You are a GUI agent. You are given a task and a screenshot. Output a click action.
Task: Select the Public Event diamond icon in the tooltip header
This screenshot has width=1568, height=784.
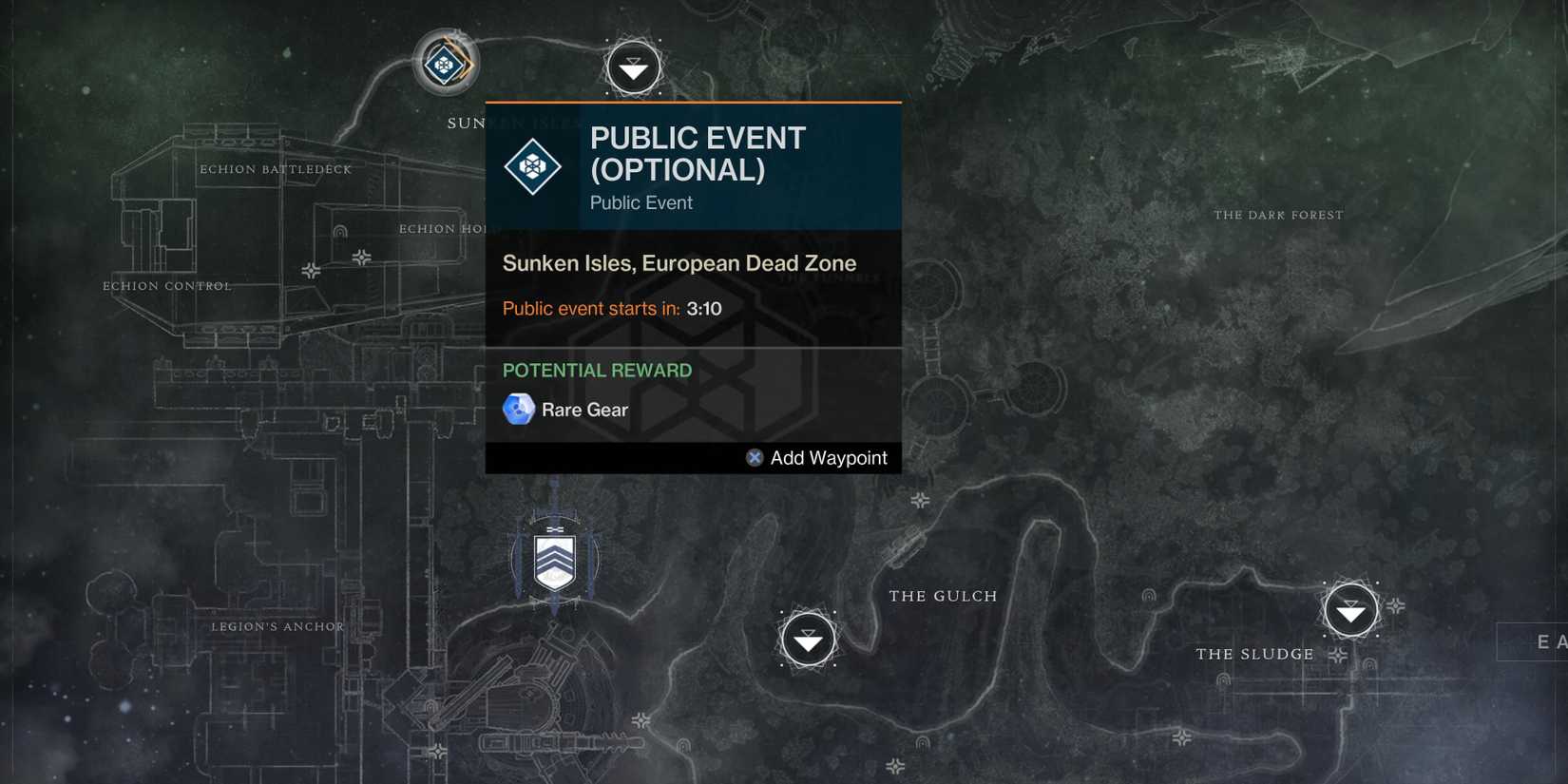click(533, 165)
